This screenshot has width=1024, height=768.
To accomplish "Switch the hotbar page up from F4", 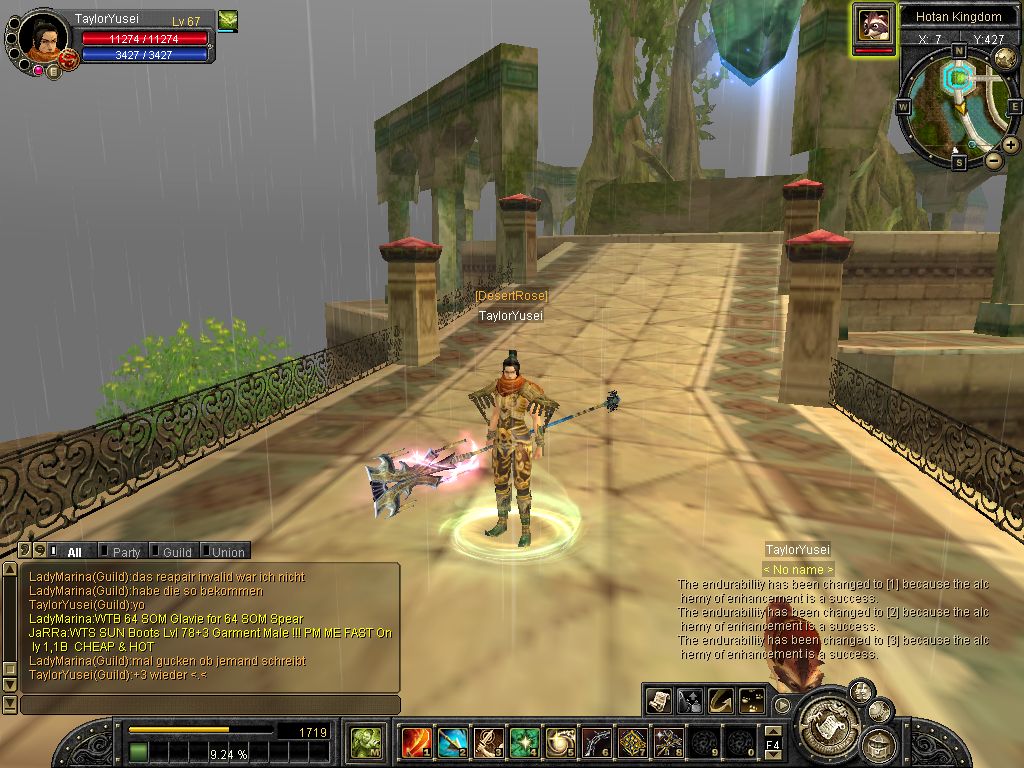I will (x=773, y=732).
